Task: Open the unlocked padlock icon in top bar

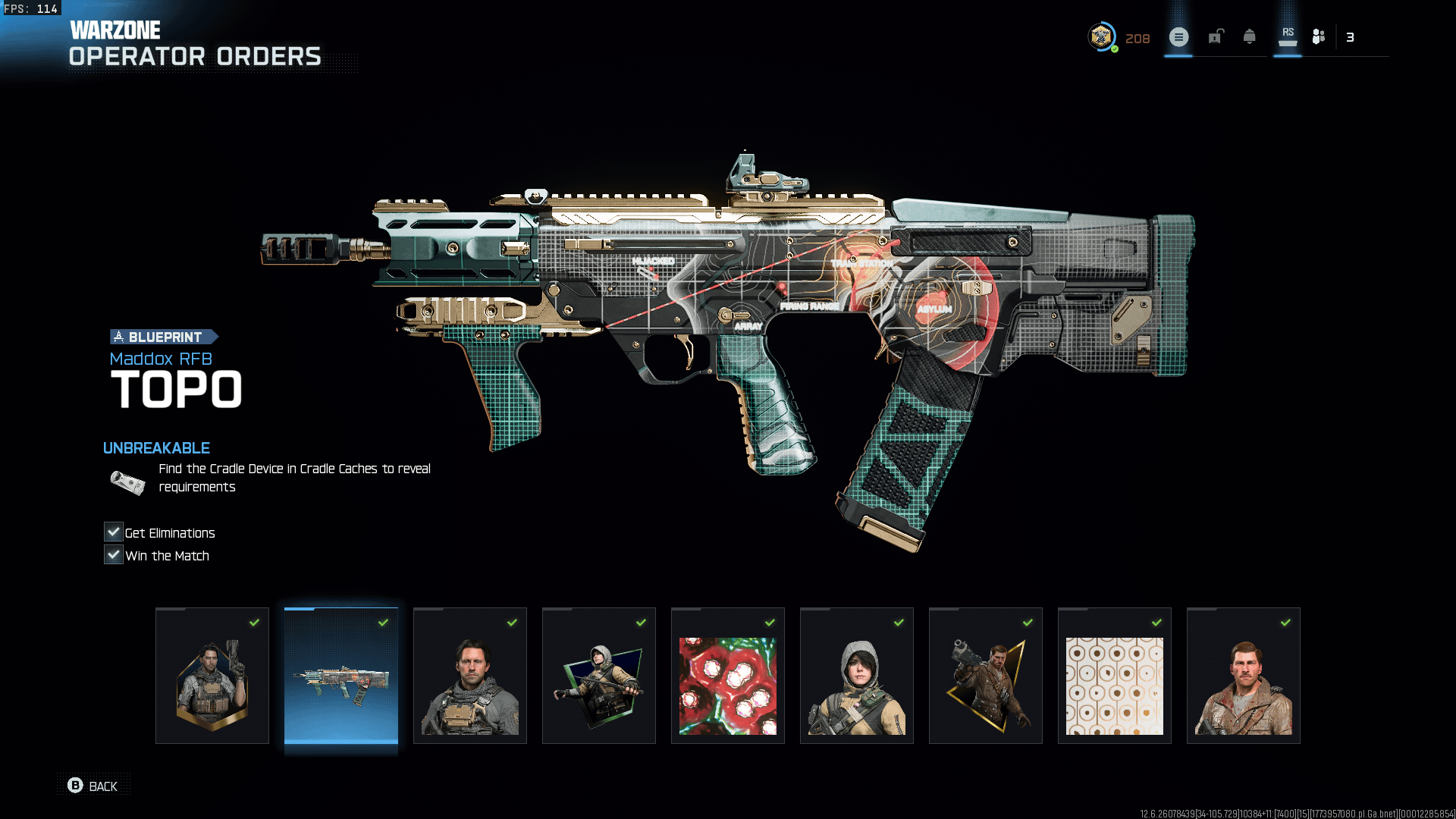Action: (x=1216, y=36)
